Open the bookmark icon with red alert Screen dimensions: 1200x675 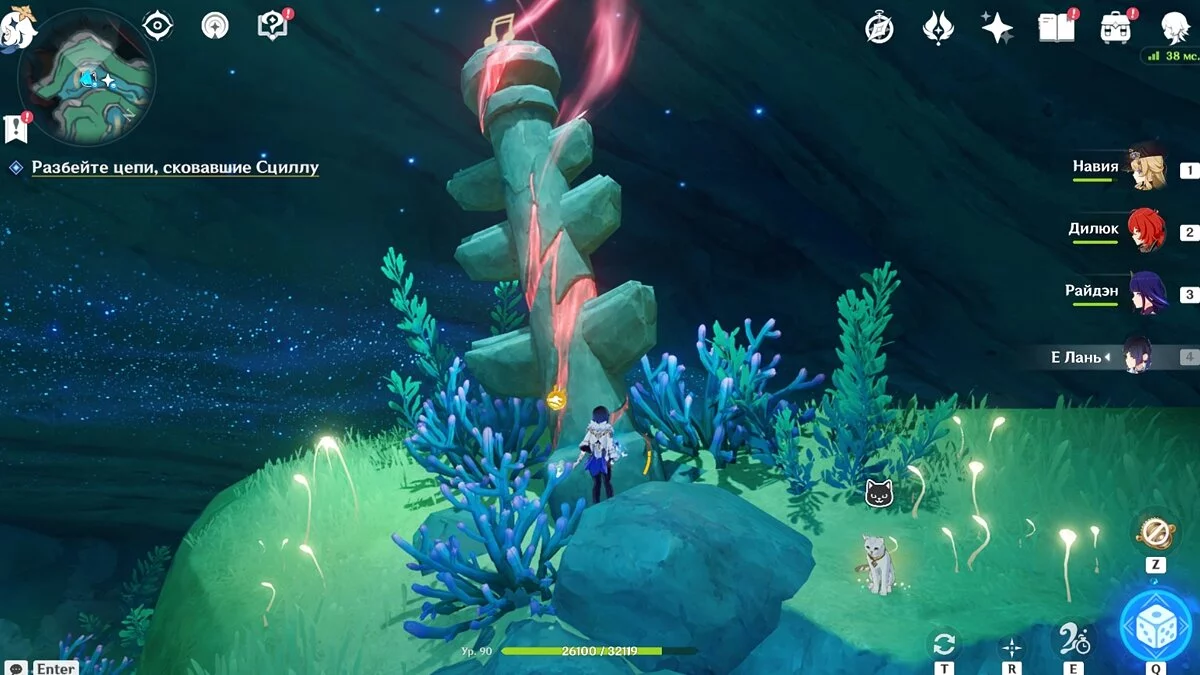(15, 127)
